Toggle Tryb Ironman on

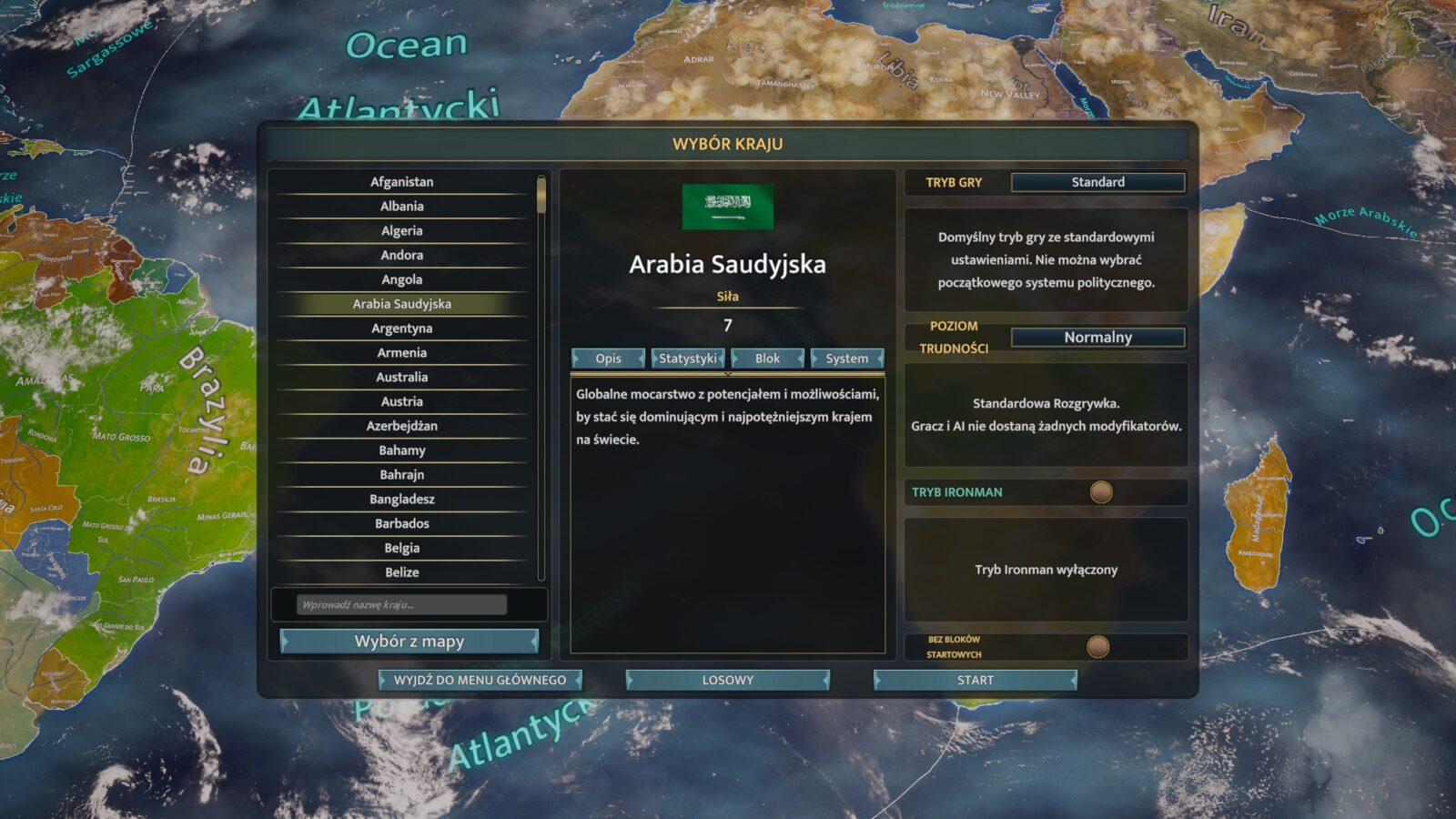coord(1101,492)
